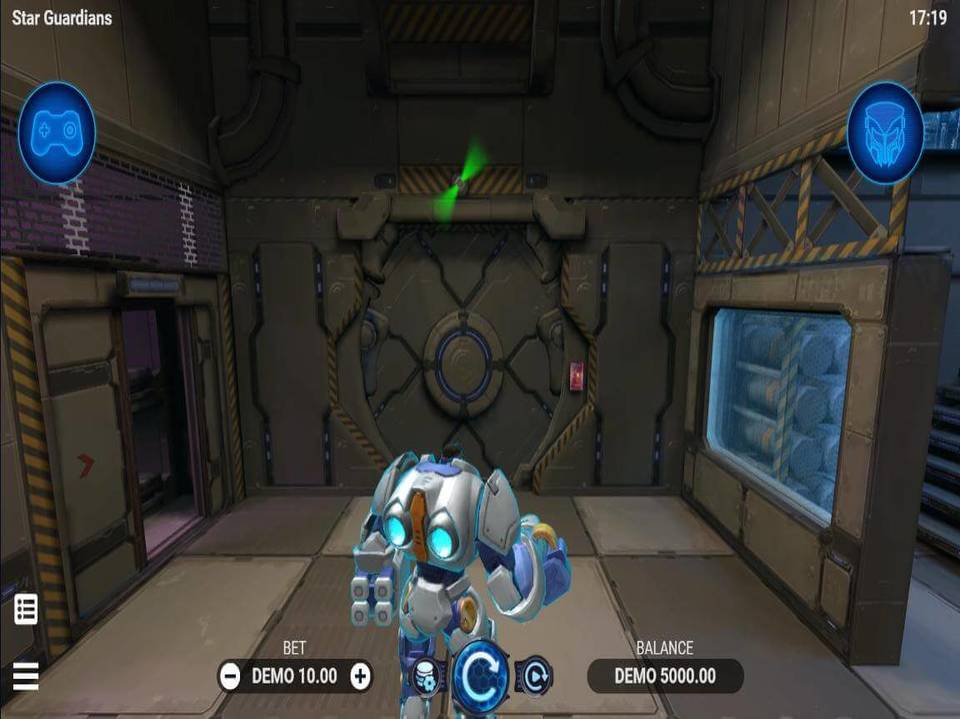Open the coin stack bet settings
Viewport: 960px width, 719px height.
425,676
